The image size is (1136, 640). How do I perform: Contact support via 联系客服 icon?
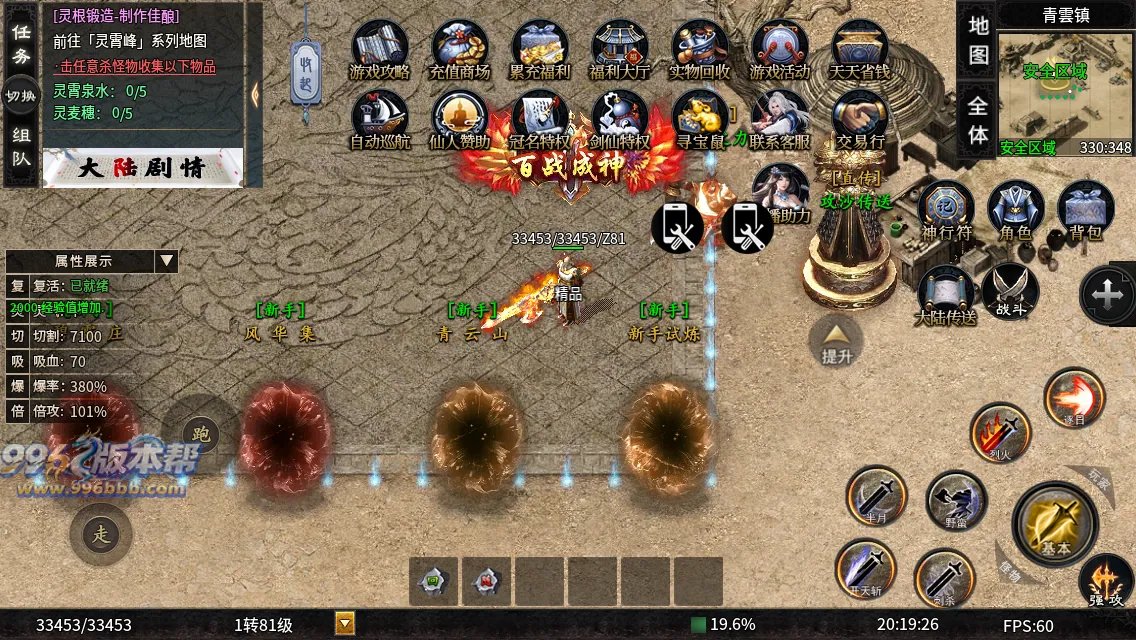click(780, 118)
